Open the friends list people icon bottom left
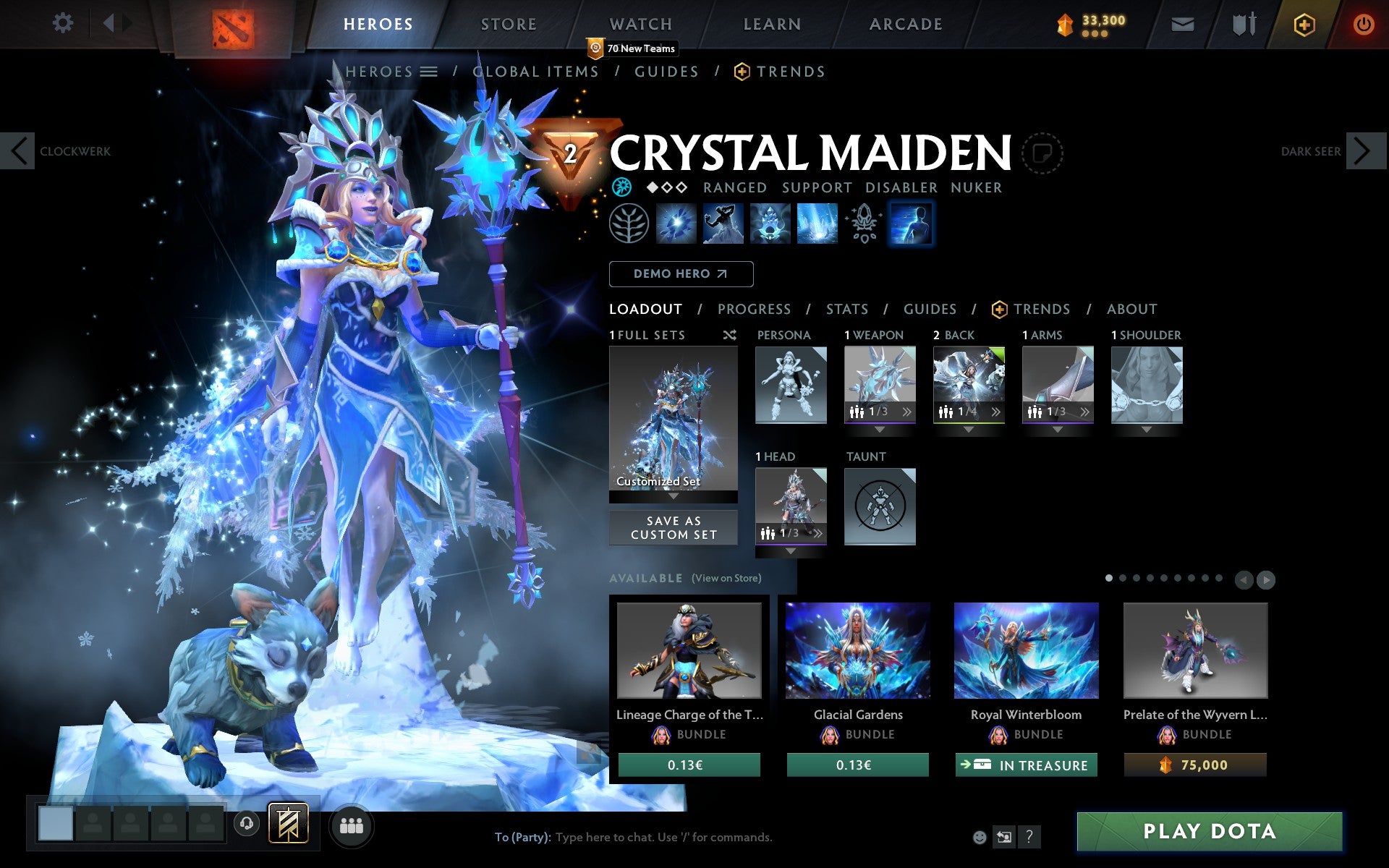Image resolution: width=1389 pixels, height=868 pixels. pos(351,823)
